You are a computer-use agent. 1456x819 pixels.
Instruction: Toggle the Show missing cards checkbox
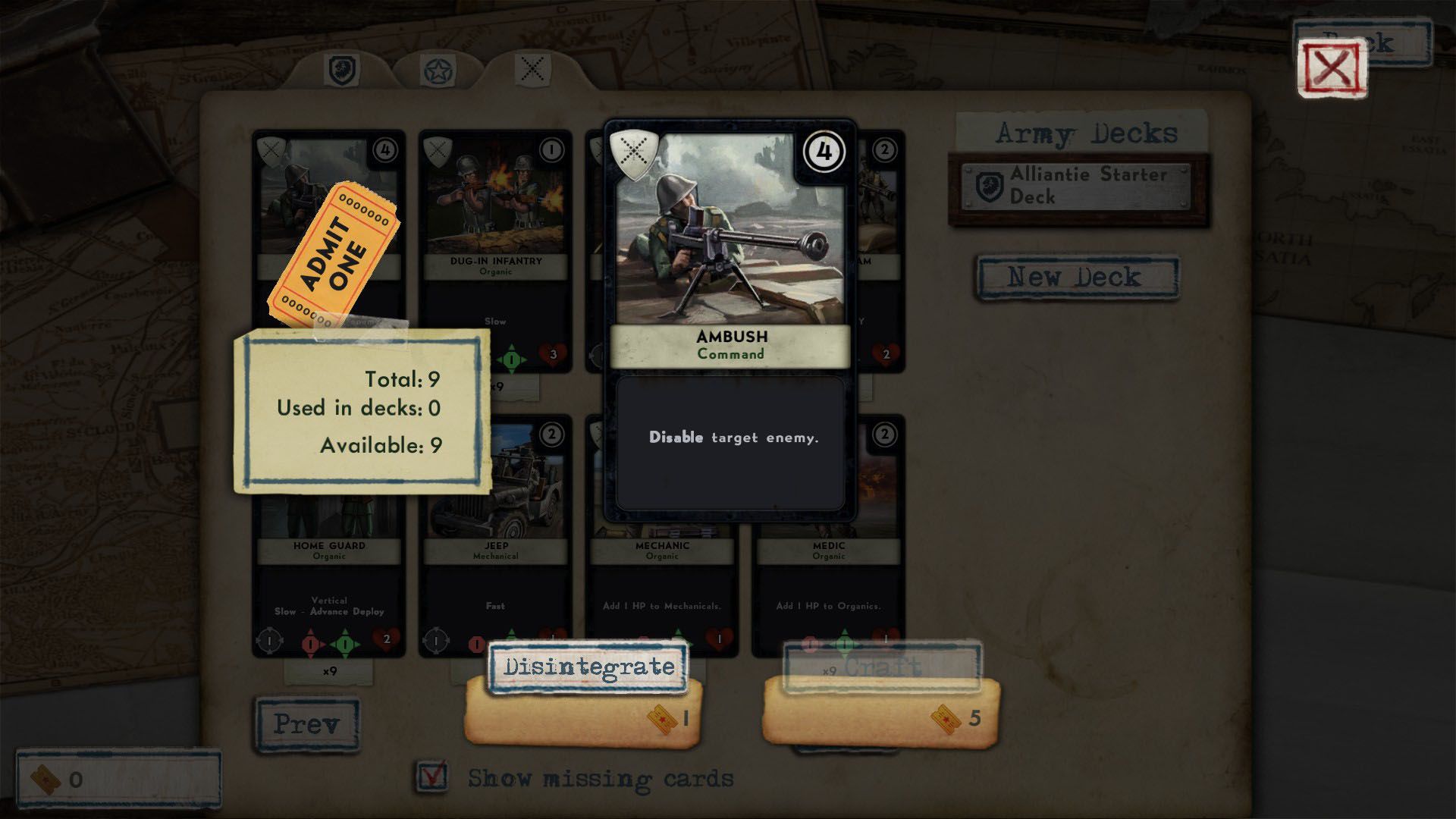[x=434, y=777]
